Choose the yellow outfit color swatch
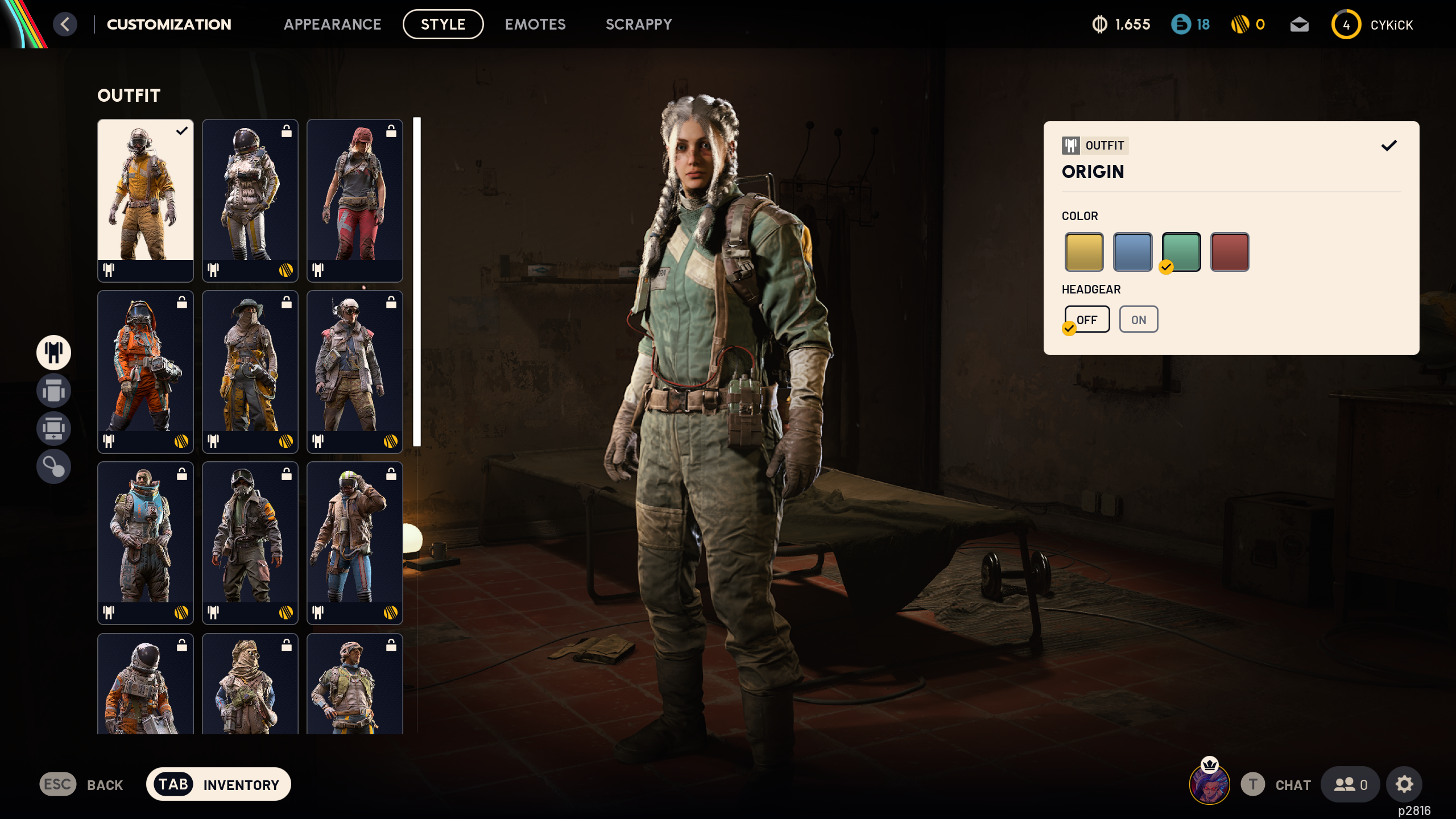This screenshot has height=819, width=1456. pos(1084,251)
